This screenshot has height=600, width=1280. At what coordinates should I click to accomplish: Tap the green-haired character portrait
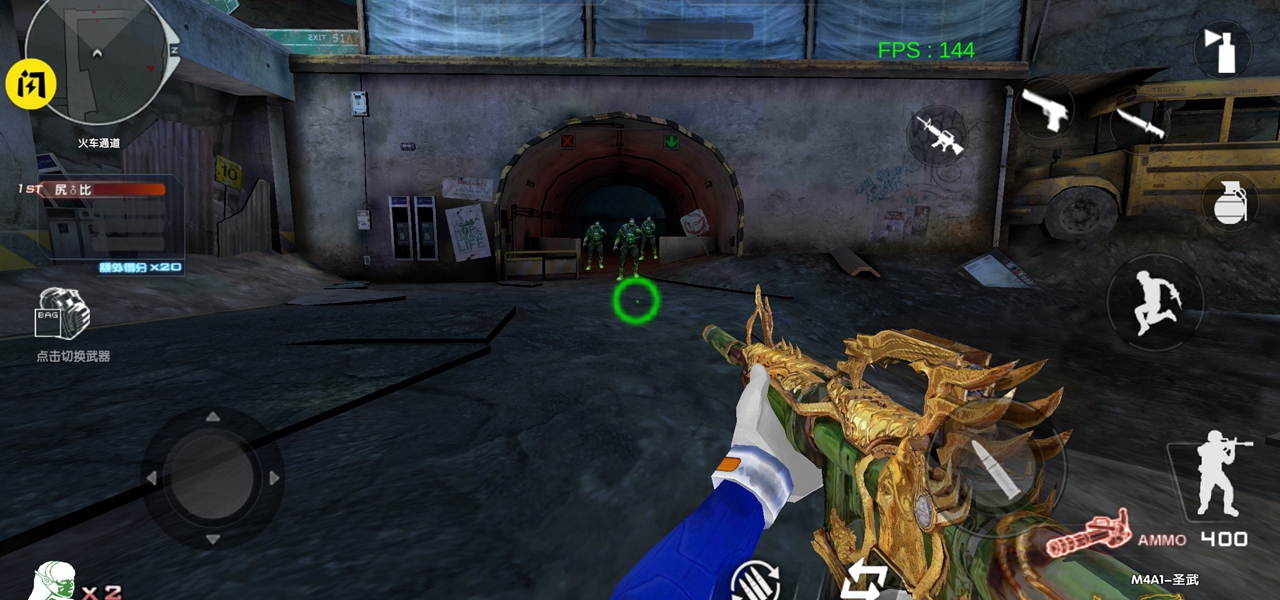pyautogui.click(x=52, y=582)
